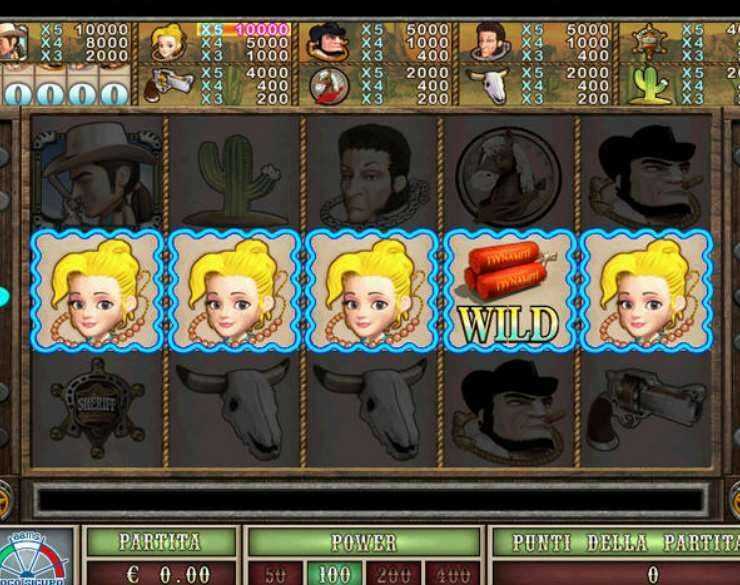Select the 50 power option
The width and height of the screenshot is (740, 585).
[x=276, y=573]
